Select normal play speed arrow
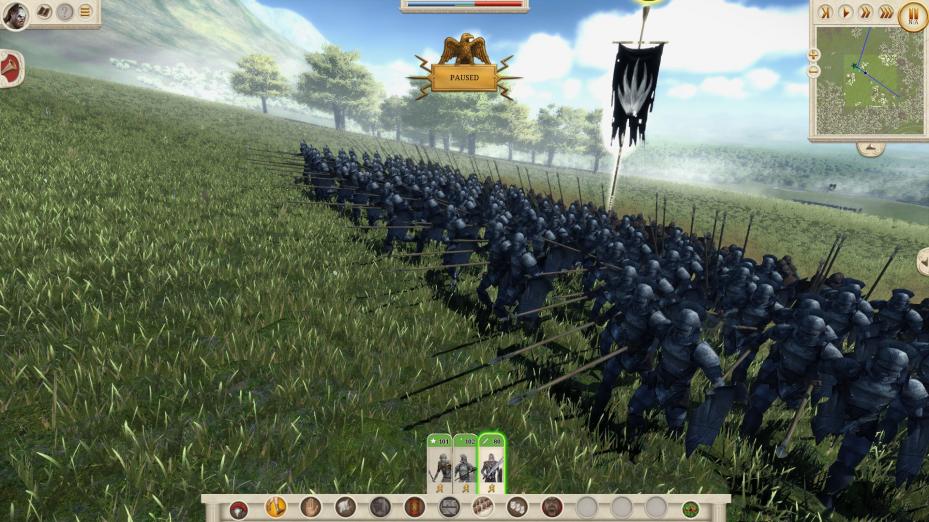This screenshot has height=522, width=929. [846, 13]
